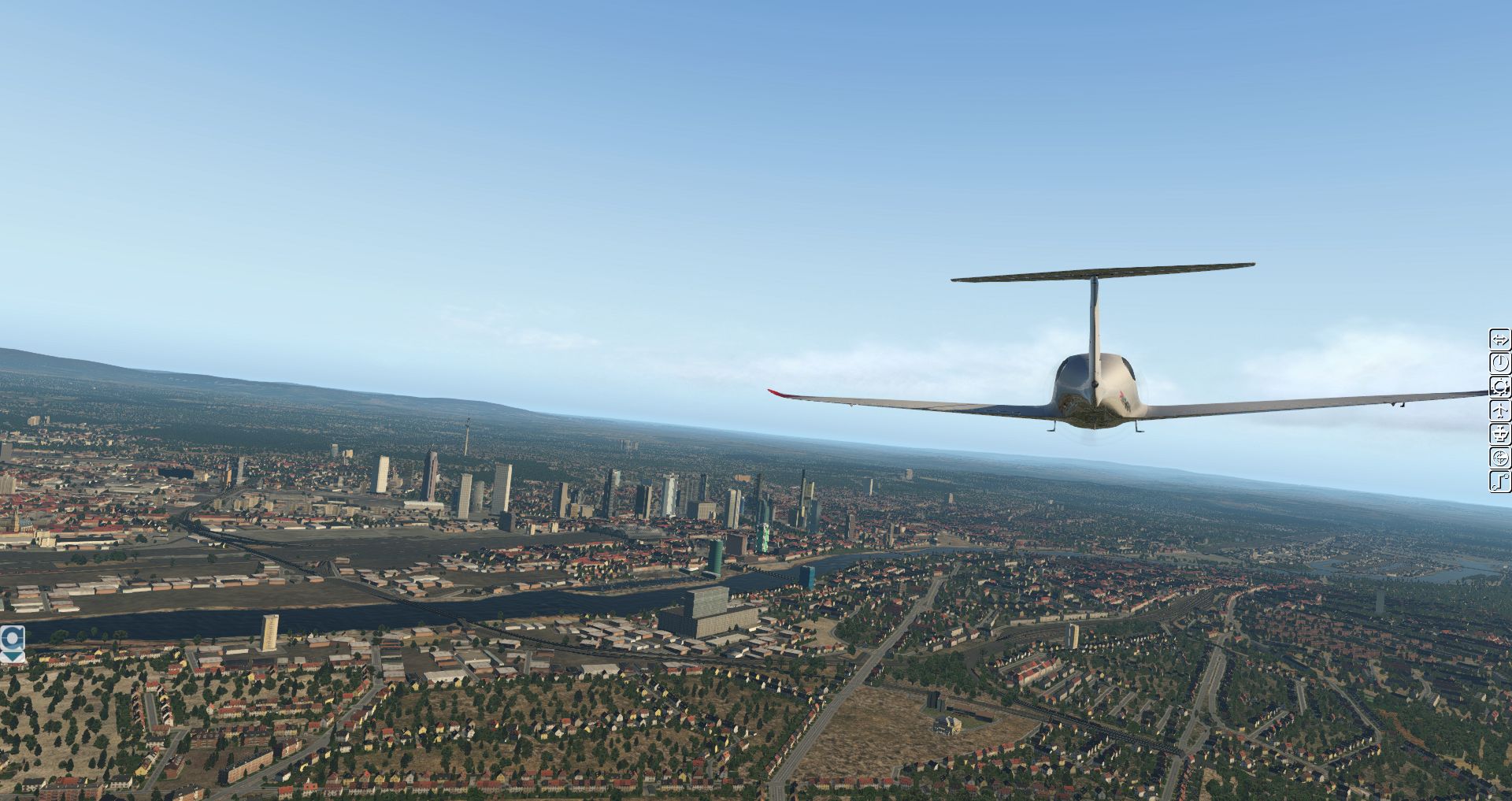Open the aircraft front-view icon
Image resolution: width=1512 pixels, height=801 pixels.
point(1500,434)
